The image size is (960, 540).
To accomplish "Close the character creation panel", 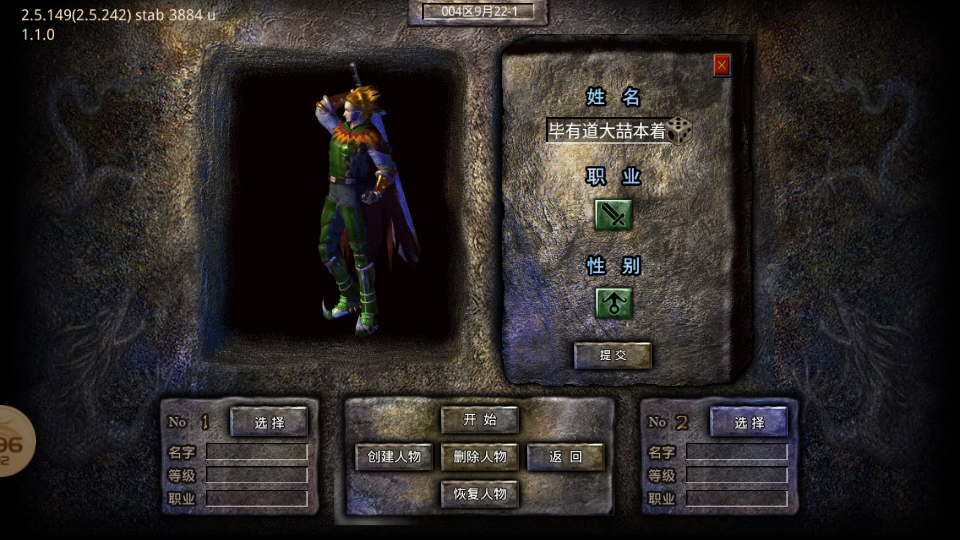I will pos(722,65).
